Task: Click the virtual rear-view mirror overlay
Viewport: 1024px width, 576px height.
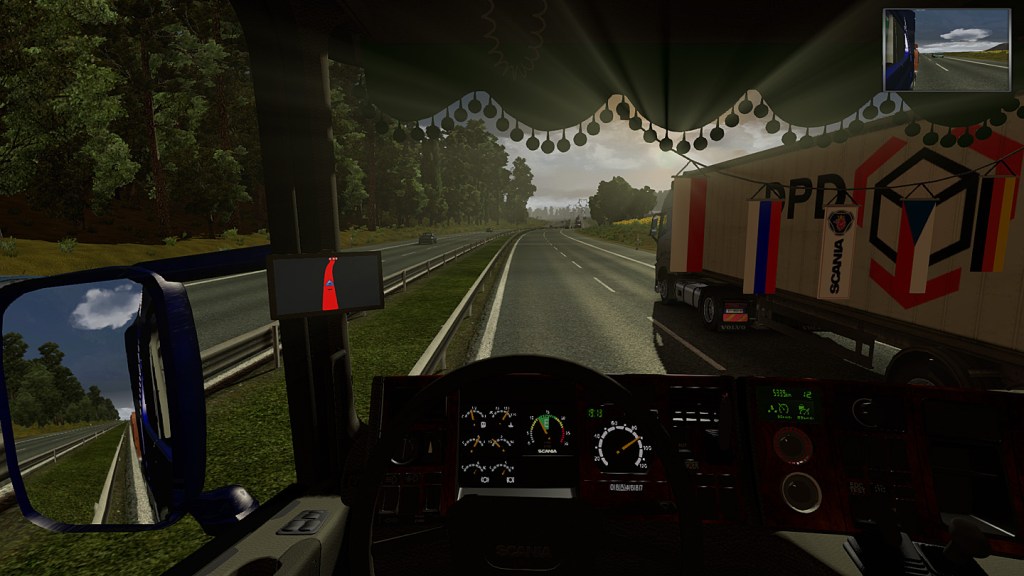Action: [x=946, y=50]
